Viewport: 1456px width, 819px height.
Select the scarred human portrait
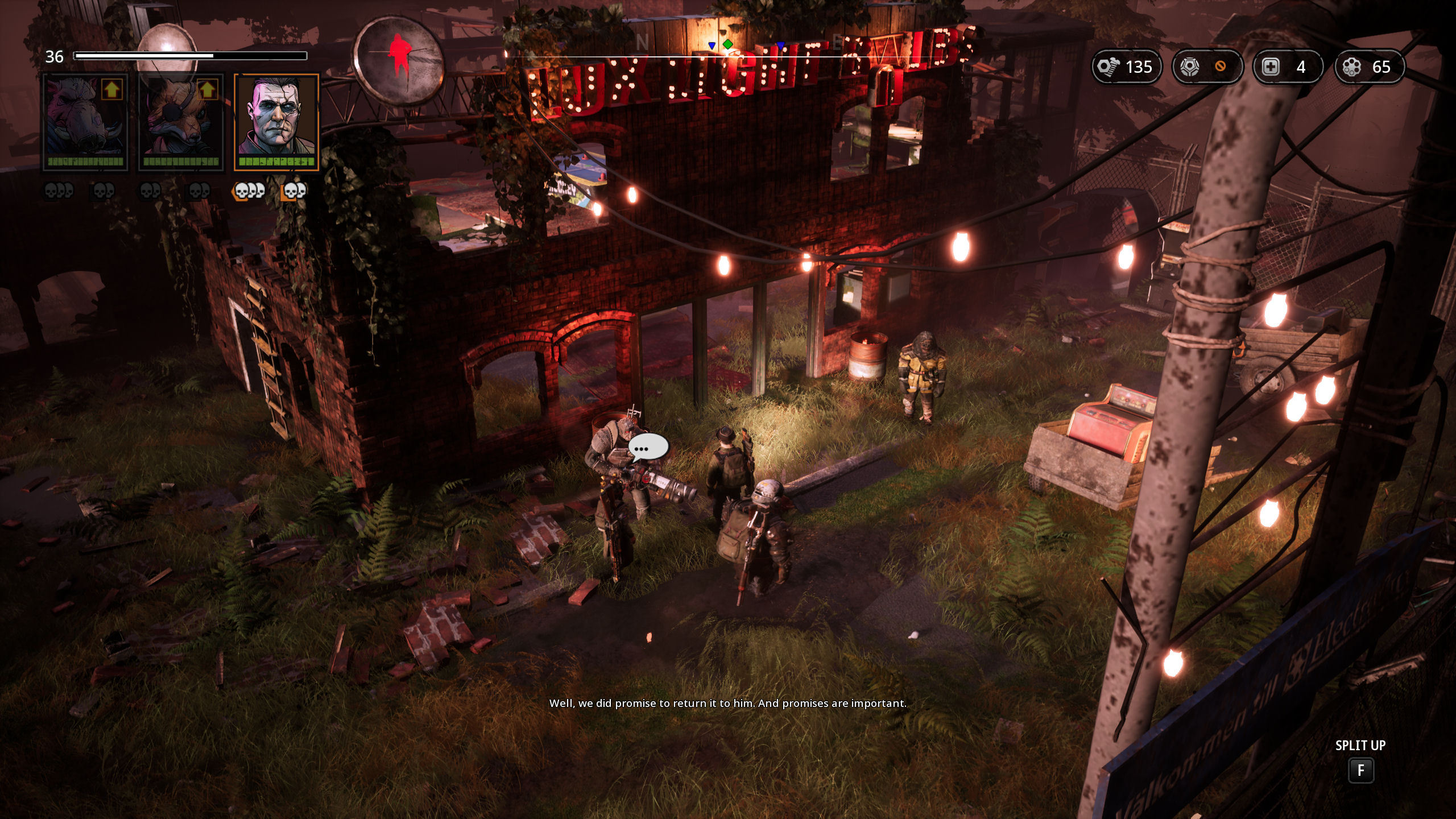coord(276,122)
